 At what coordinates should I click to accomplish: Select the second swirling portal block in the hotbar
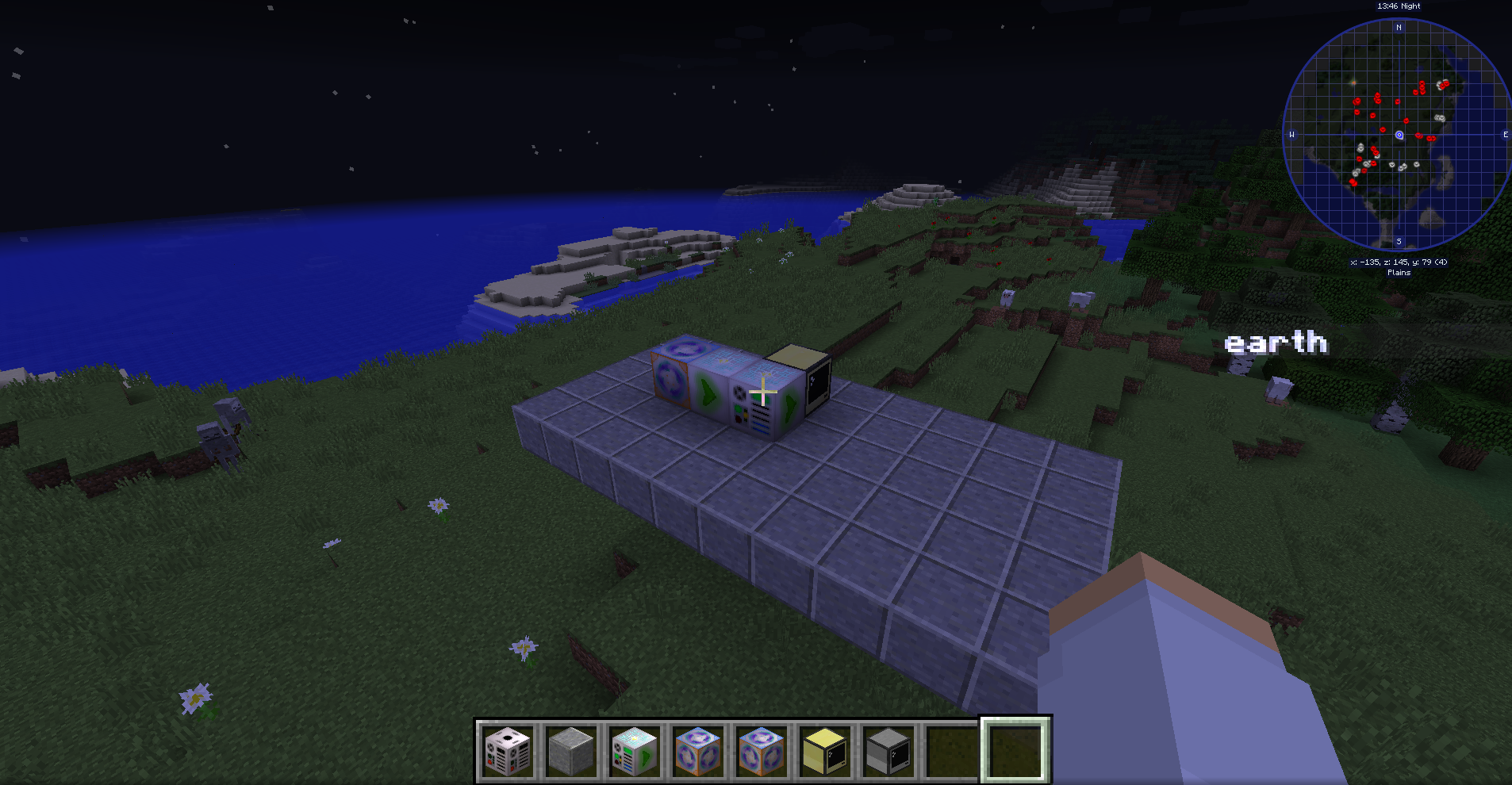click(x=762, y=752)
